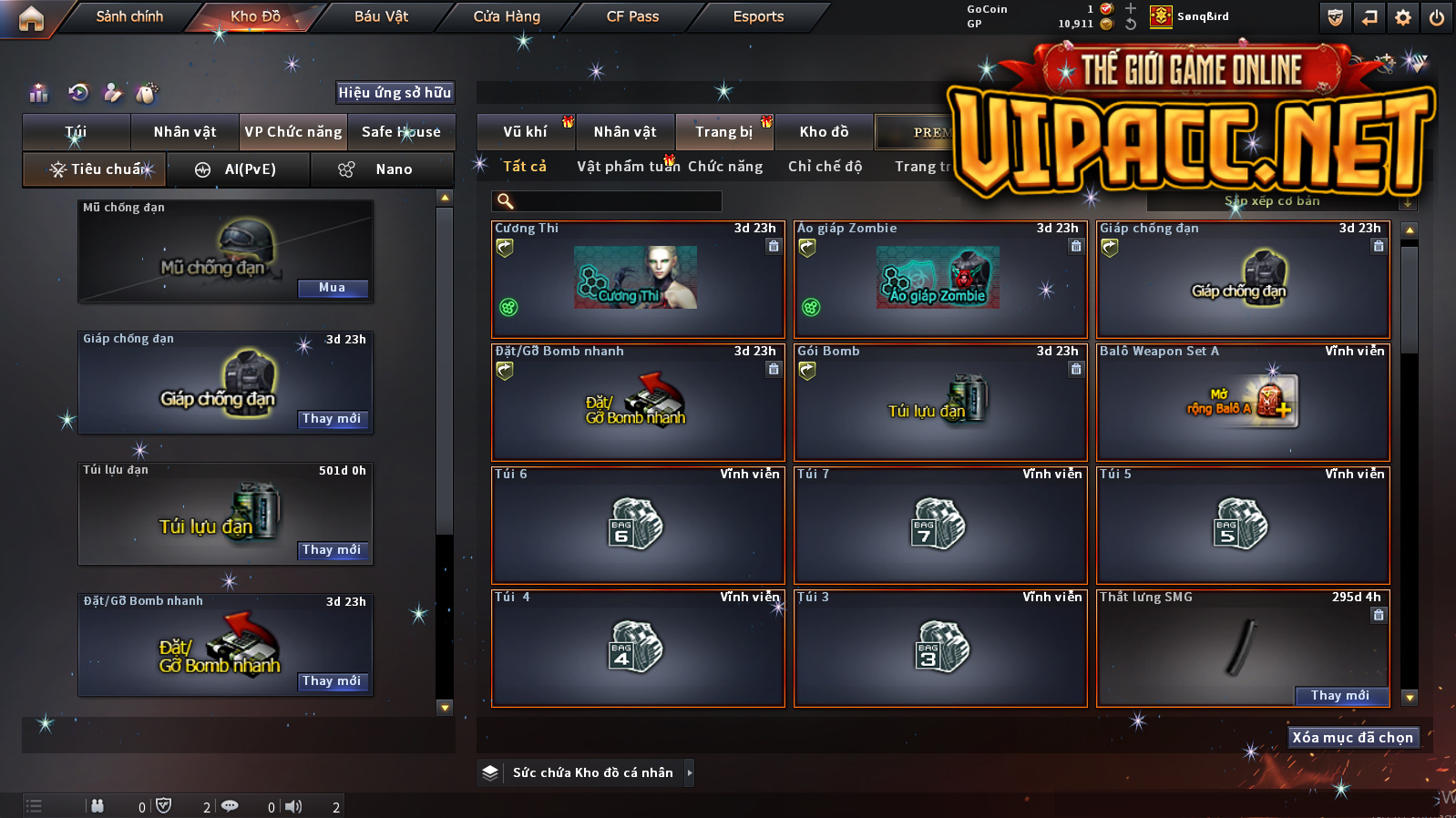Buy the Mũ chống đạn with Mua

[x=333, y=288]
